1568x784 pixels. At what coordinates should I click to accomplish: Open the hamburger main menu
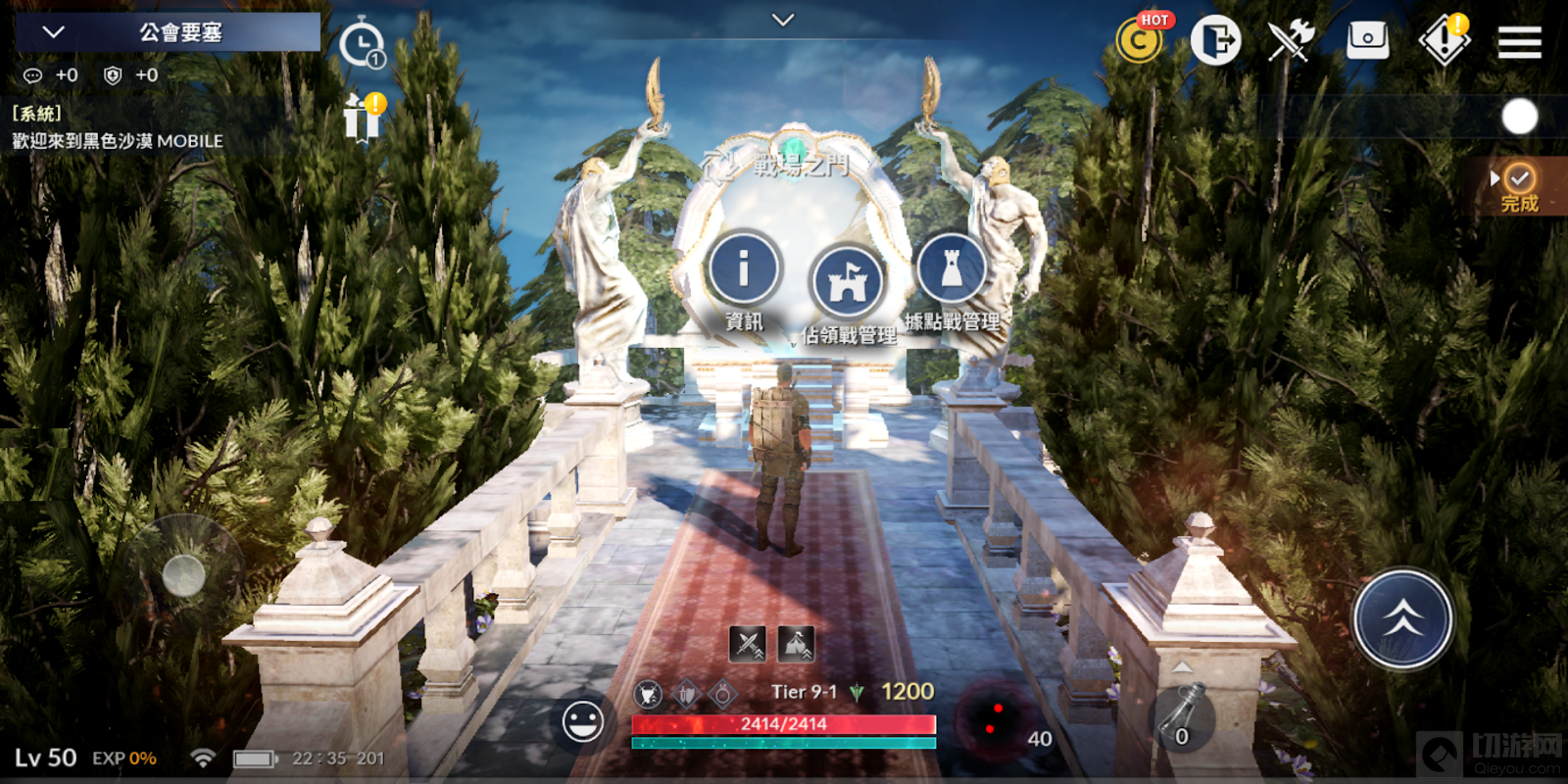click(x=1519, y=42)
